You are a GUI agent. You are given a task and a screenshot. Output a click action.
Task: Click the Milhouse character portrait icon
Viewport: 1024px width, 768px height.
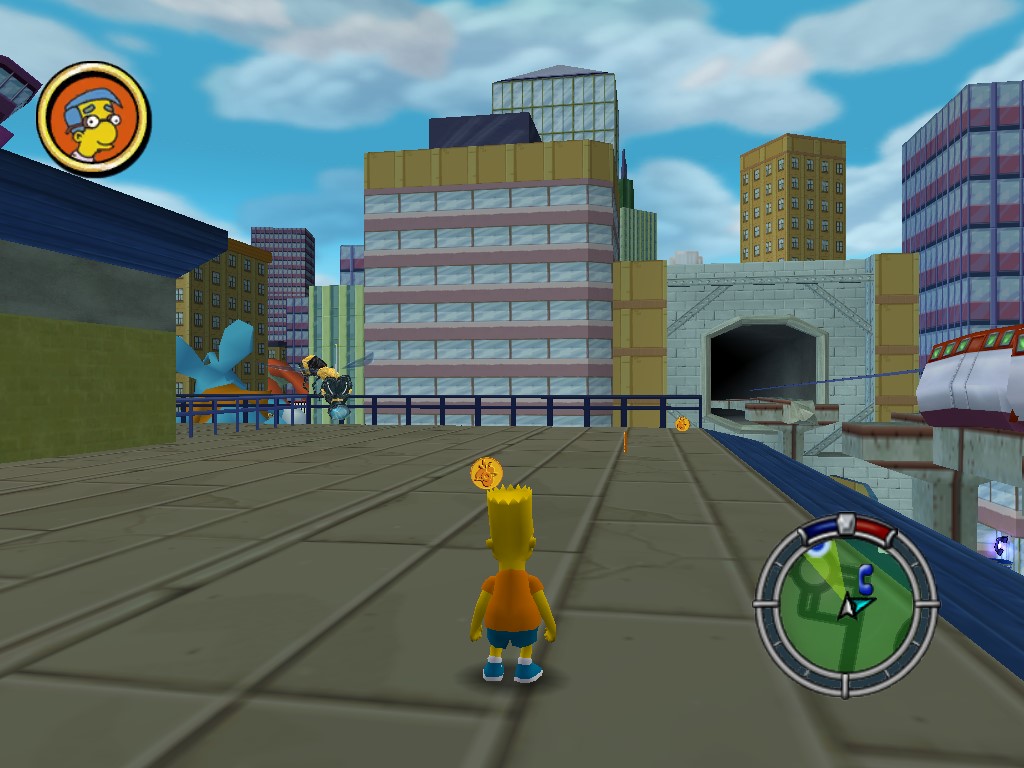point(93,118)
